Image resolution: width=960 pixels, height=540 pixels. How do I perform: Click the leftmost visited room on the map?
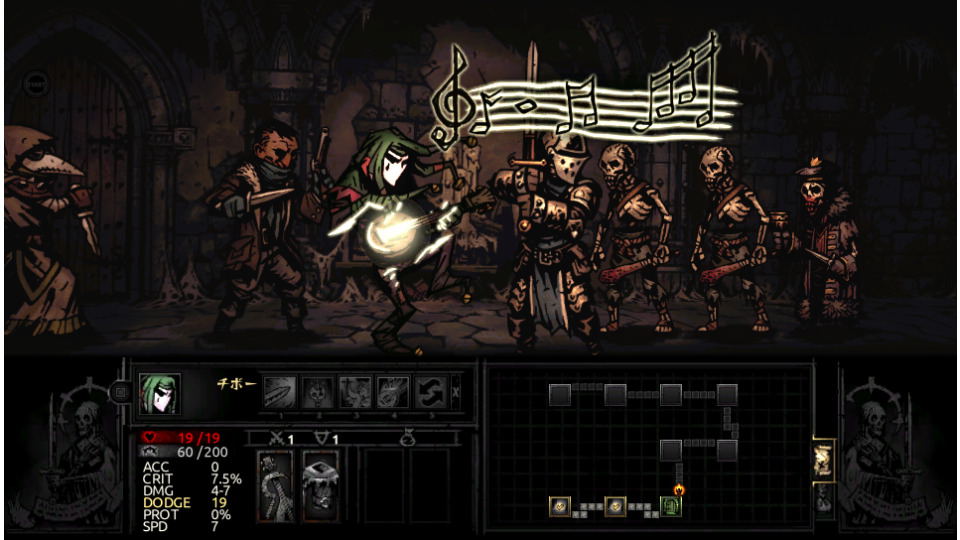(559, 507)
